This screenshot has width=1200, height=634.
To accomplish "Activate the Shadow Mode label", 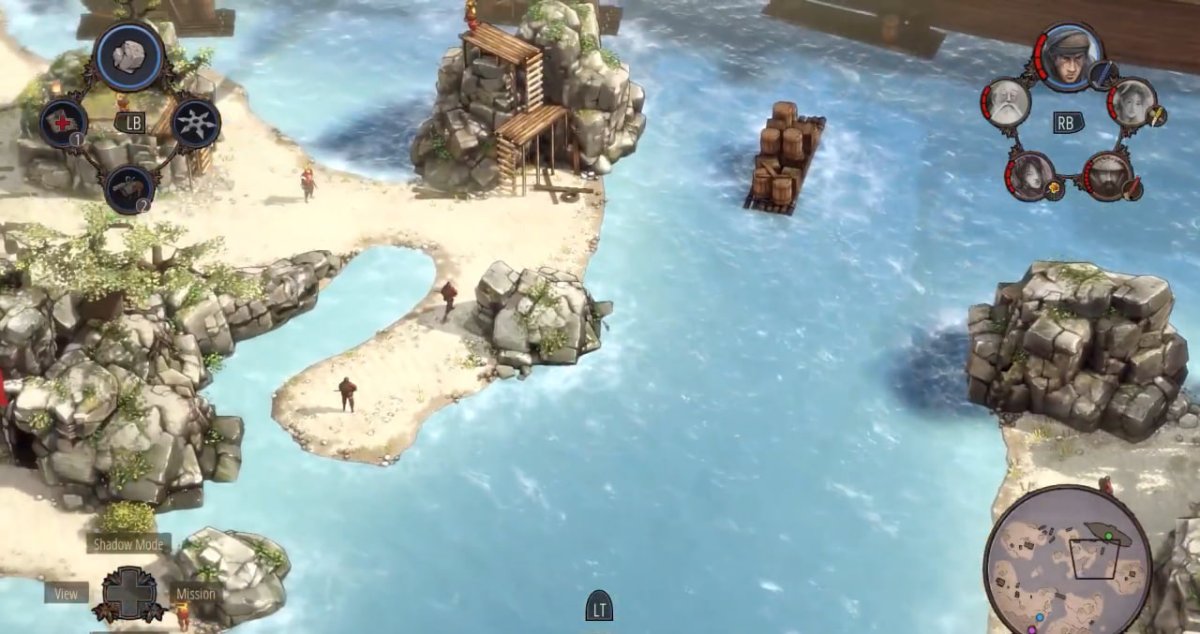I will tap(128, 544).
